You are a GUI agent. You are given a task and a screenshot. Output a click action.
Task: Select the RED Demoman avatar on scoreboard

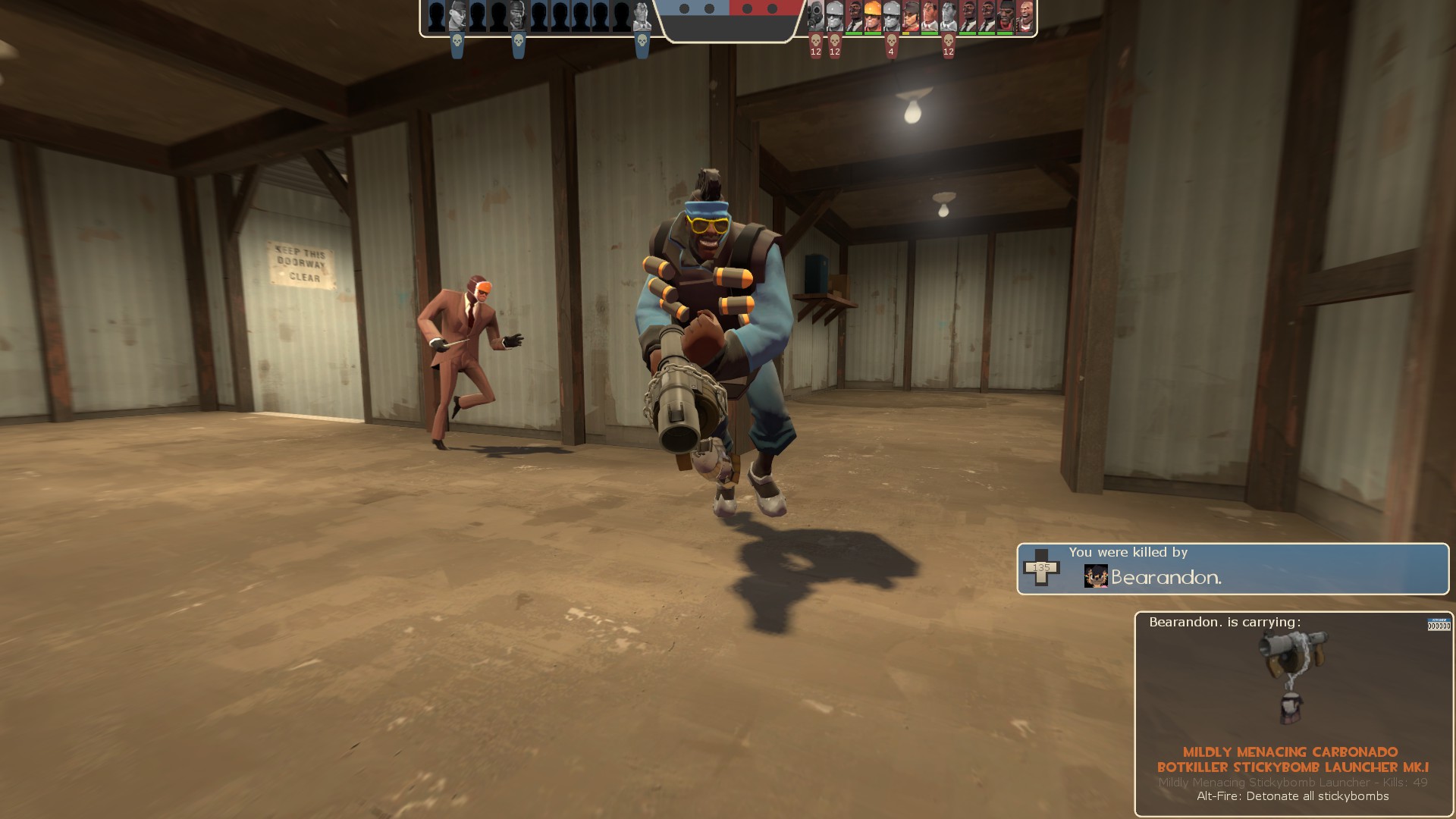(x=1006, y=15)
